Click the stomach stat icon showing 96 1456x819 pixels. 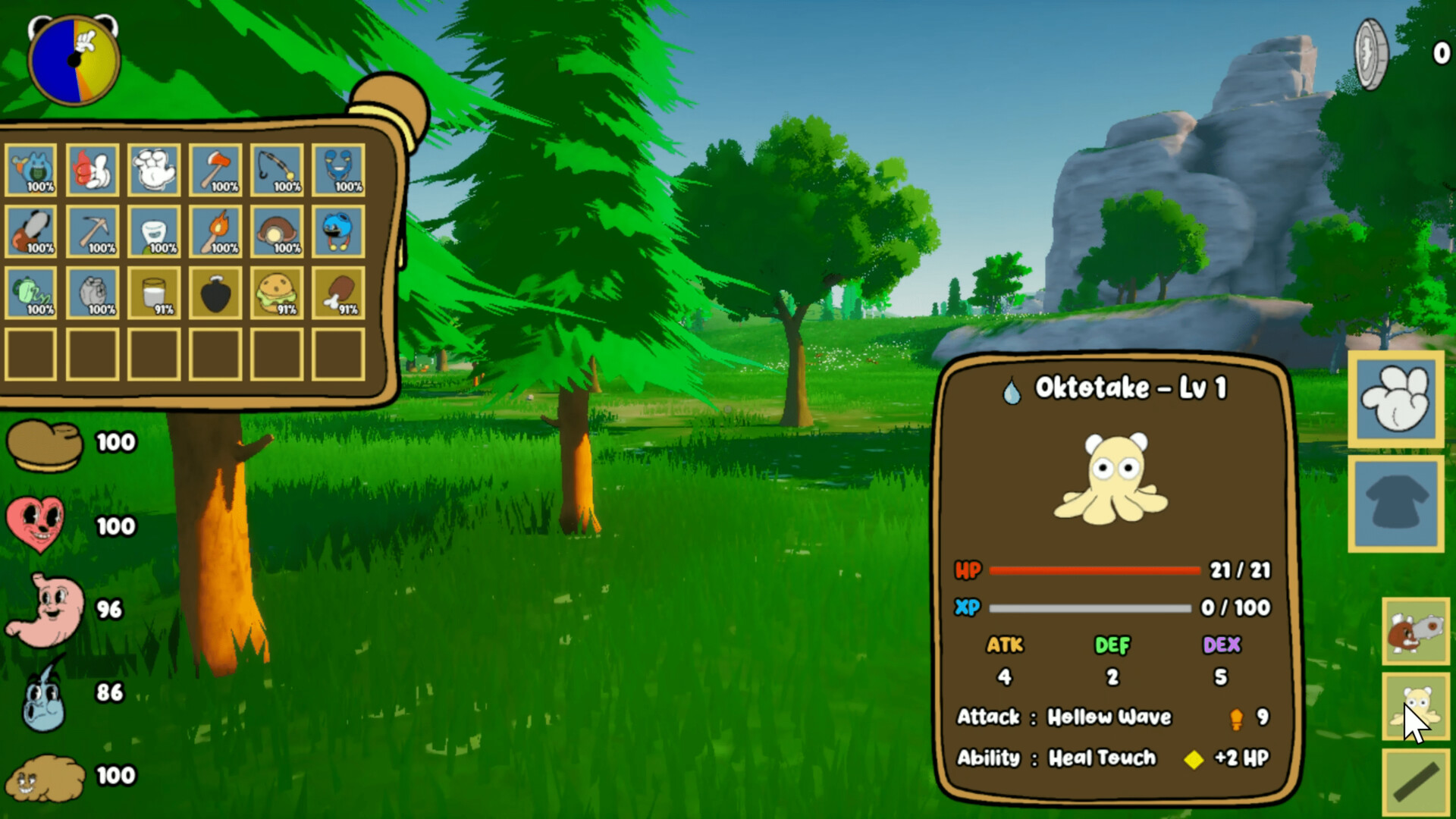(x=42, y=607)
